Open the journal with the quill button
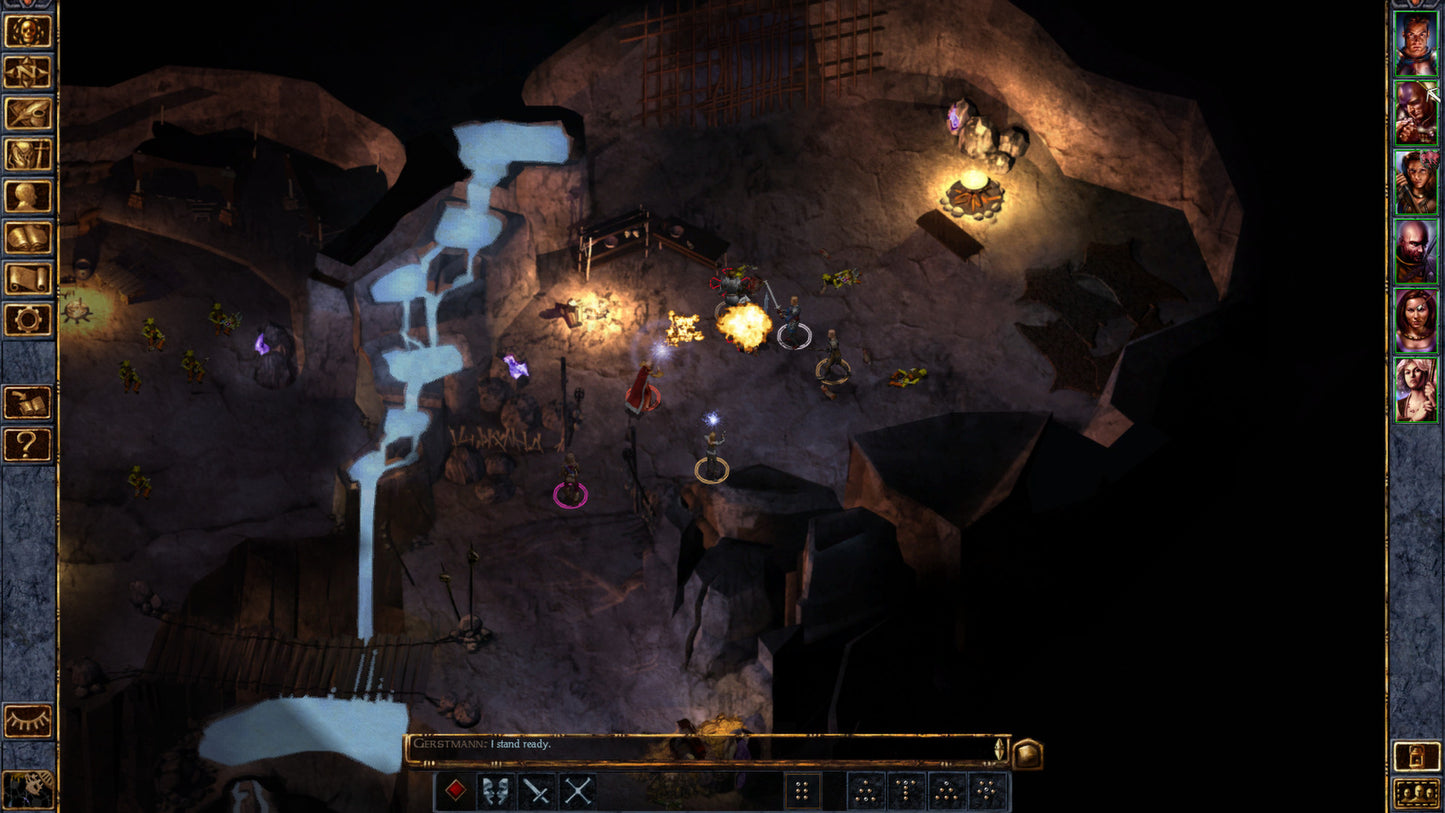The image size is (1445, 813). [x=28, y=113]
